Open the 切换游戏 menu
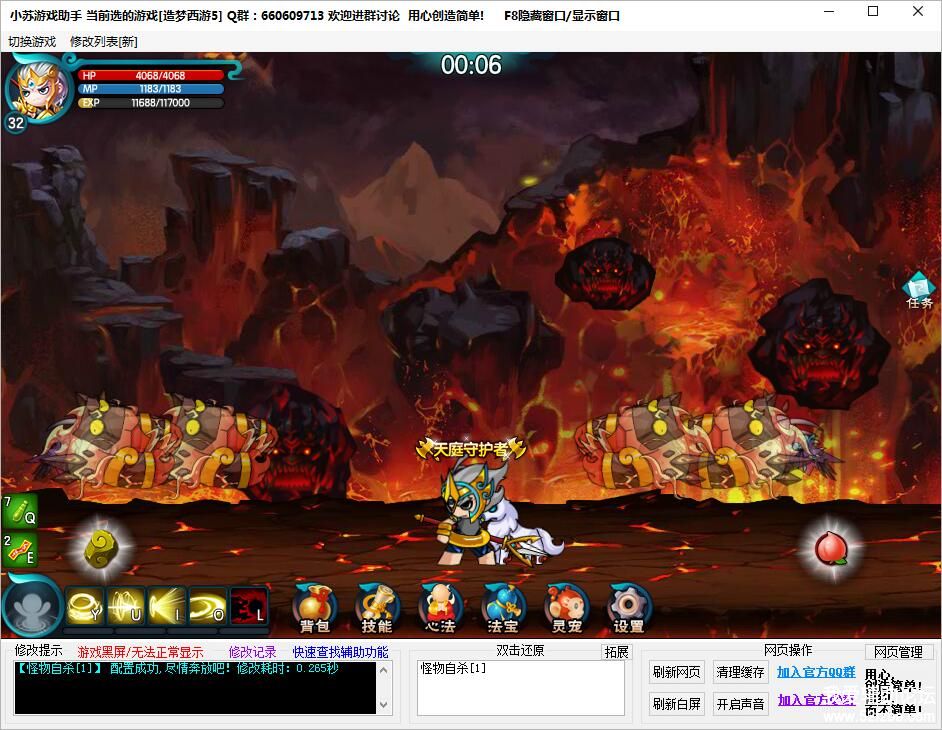The width and height of the screenshot is (942, 730). click(x=32, y=42)
